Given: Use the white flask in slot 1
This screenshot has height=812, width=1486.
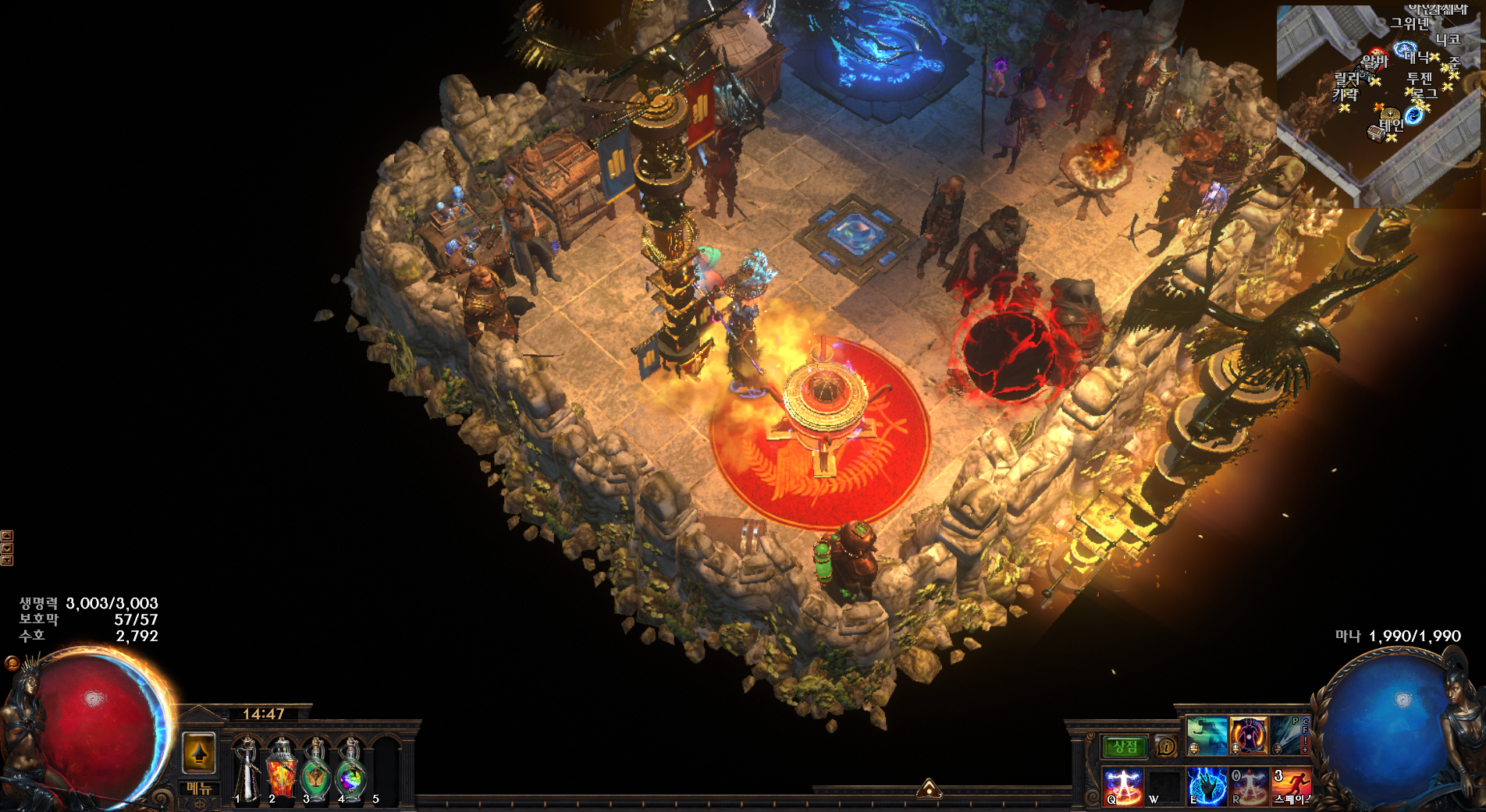Looking at the screenshot, I should (x=247, y=768).
